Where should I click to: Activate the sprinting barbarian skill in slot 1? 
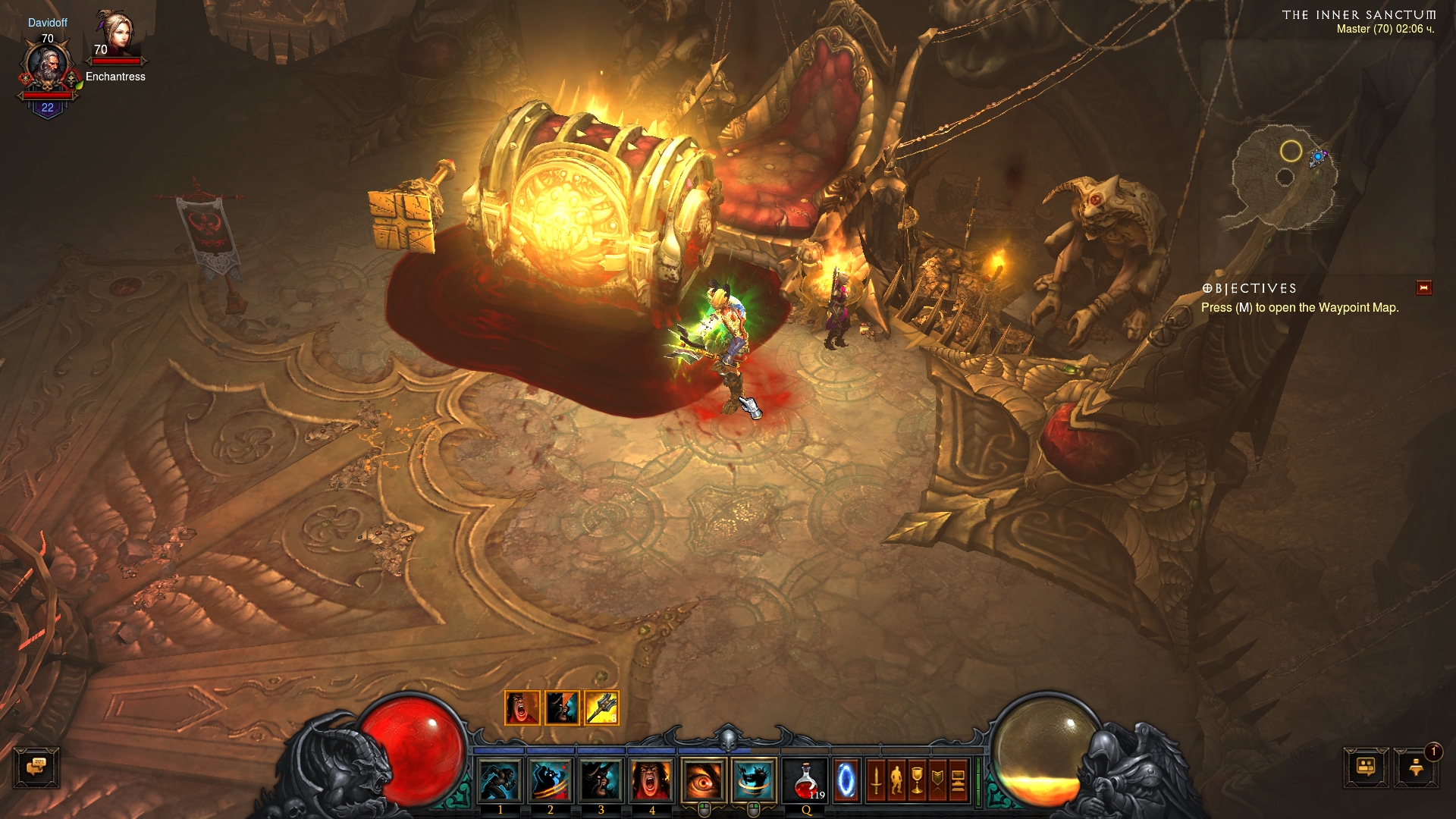click(x=500, y=781)
